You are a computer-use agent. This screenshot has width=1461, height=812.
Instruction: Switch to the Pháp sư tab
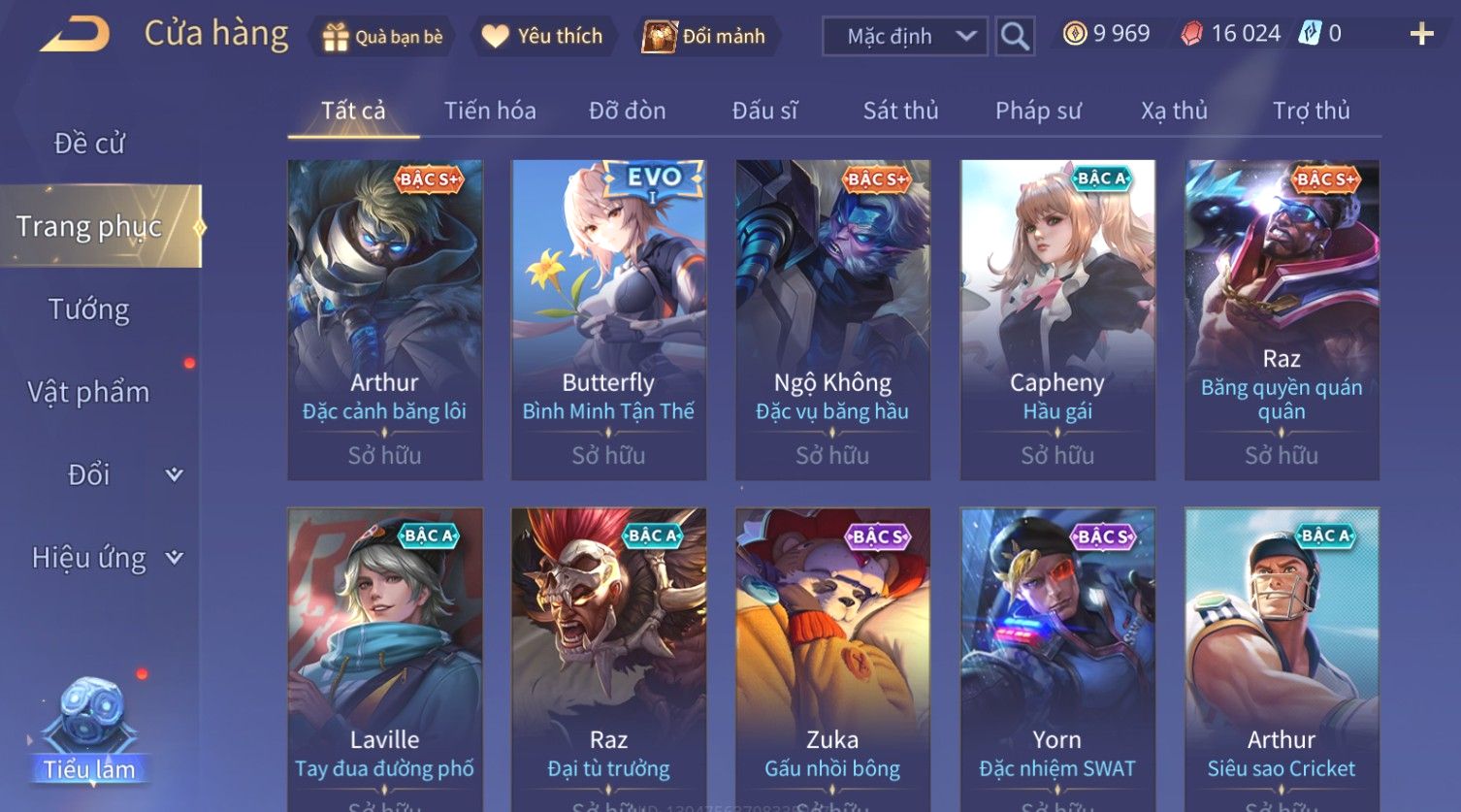(1037, 111)
